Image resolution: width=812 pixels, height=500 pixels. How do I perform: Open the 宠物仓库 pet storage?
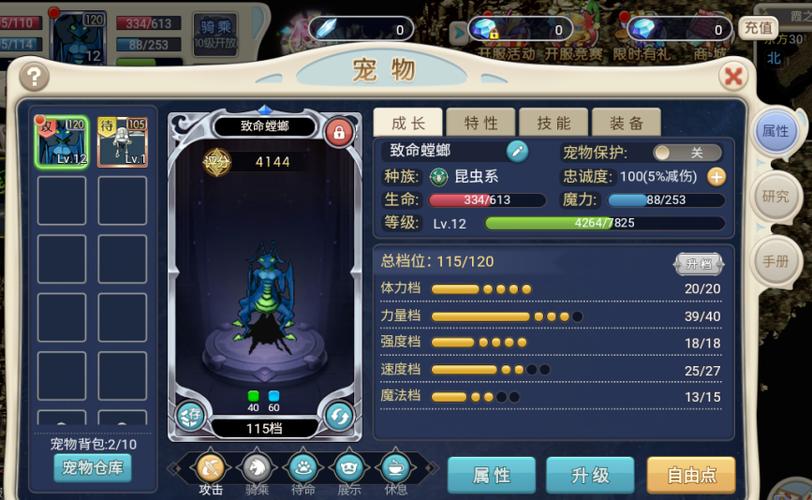click(91, 467)
